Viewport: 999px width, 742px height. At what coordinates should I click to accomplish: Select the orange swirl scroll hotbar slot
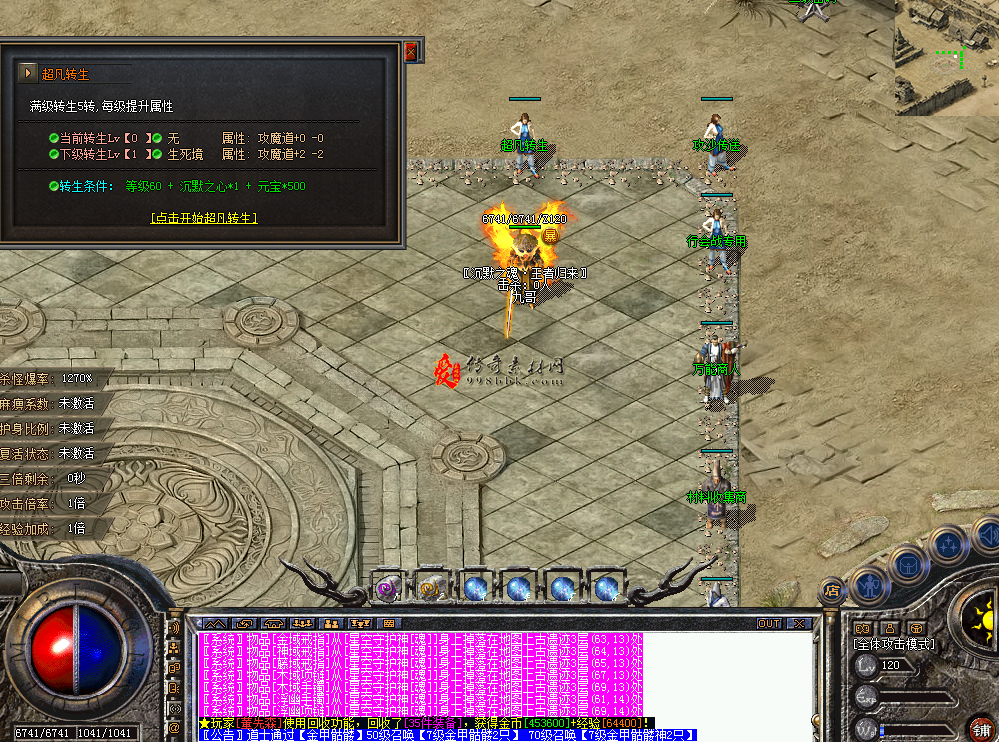pos(431,588)
